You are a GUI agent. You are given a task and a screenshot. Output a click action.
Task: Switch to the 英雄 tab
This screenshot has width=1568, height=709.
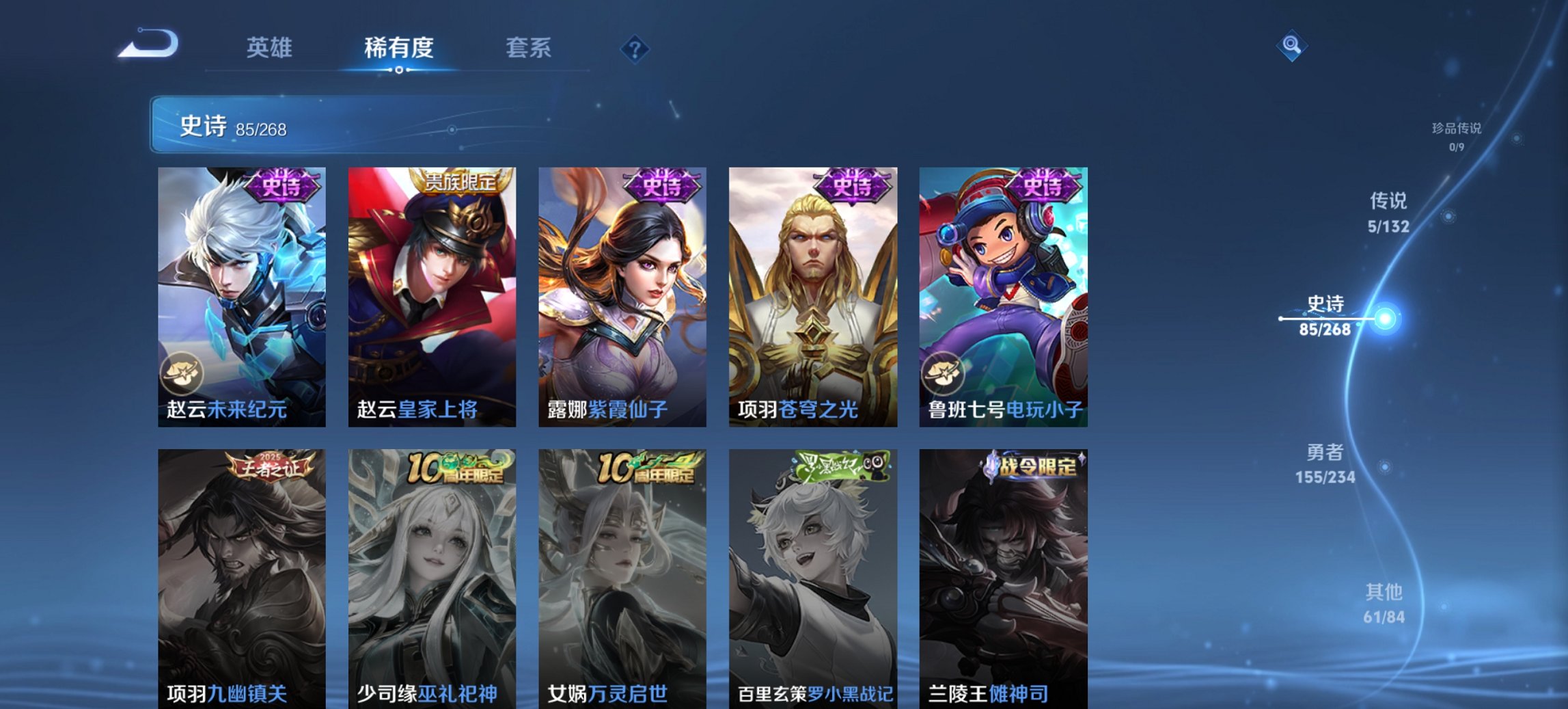[271, 48]
